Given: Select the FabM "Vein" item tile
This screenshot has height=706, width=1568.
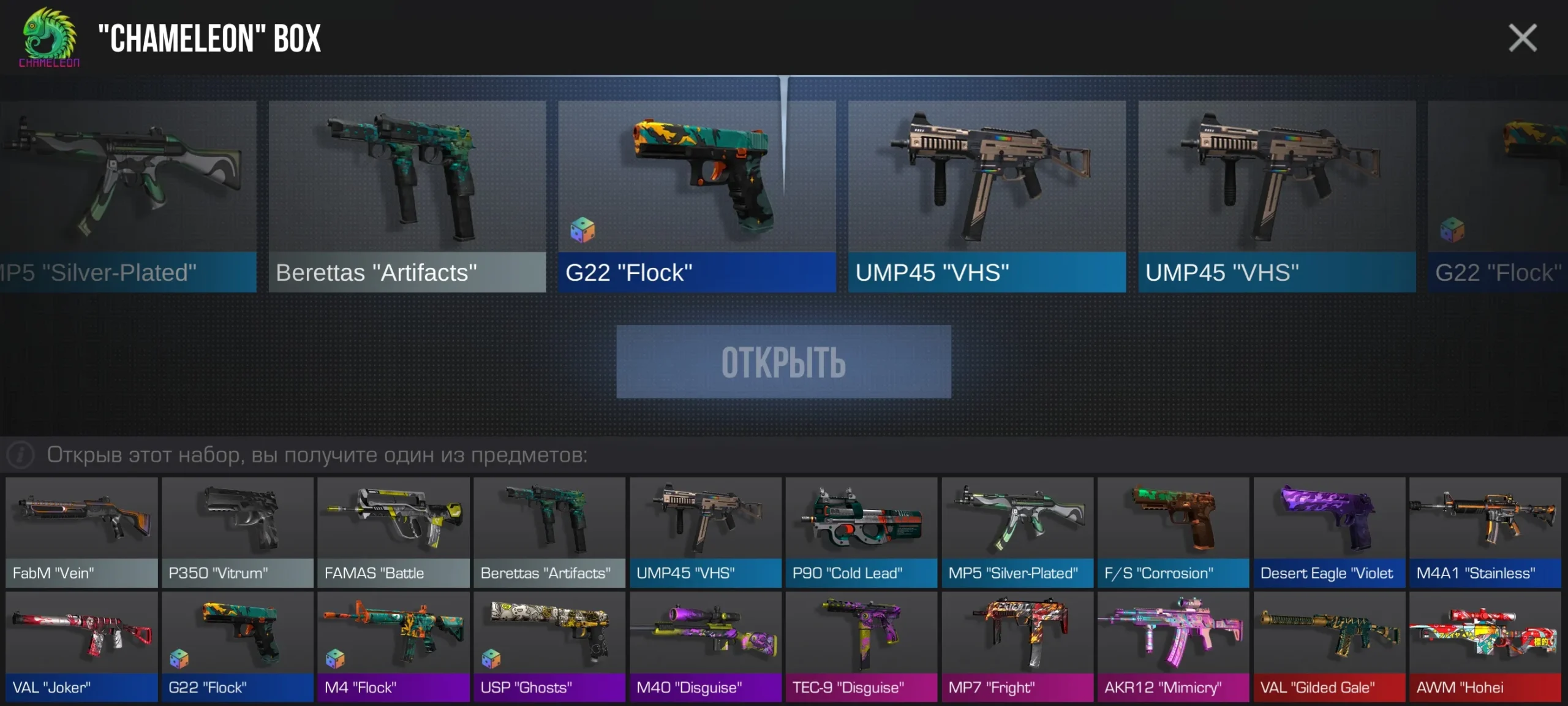Looking at the screenshot, I should click(81, 532).
